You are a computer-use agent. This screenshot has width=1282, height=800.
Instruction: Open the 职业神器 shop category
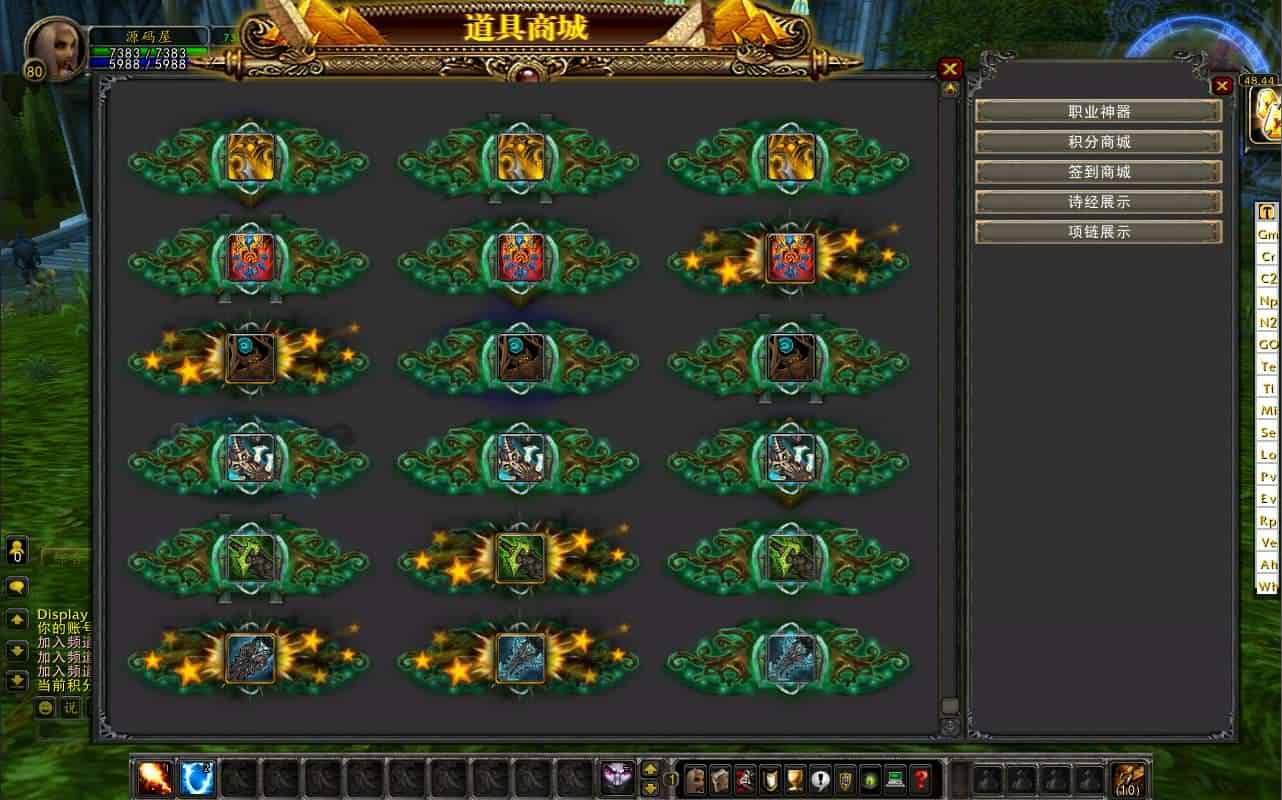(x=1098, y=112)
